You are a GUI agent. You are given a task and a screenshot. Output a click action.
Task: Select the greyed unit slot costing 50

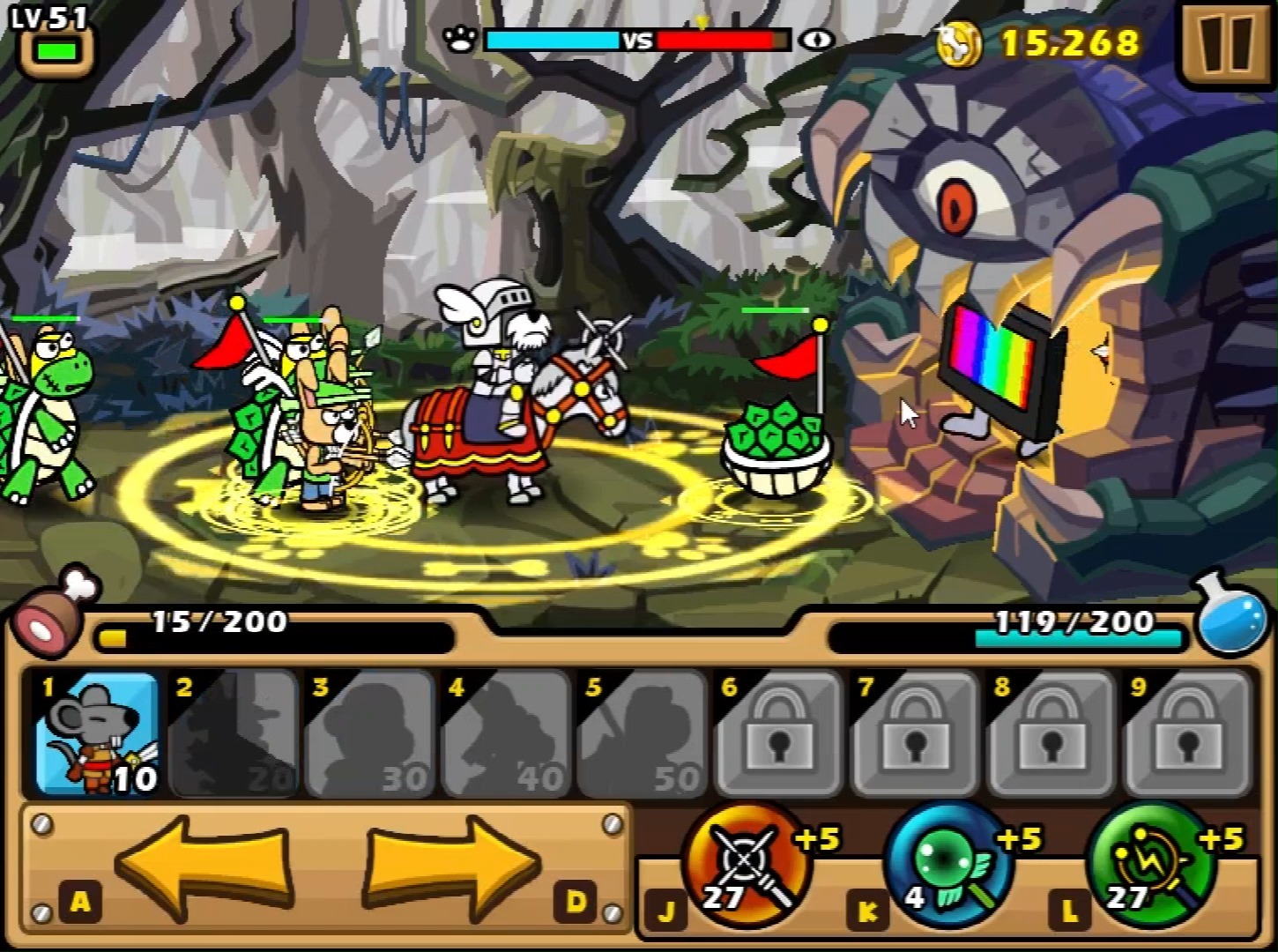click(643, 733)
